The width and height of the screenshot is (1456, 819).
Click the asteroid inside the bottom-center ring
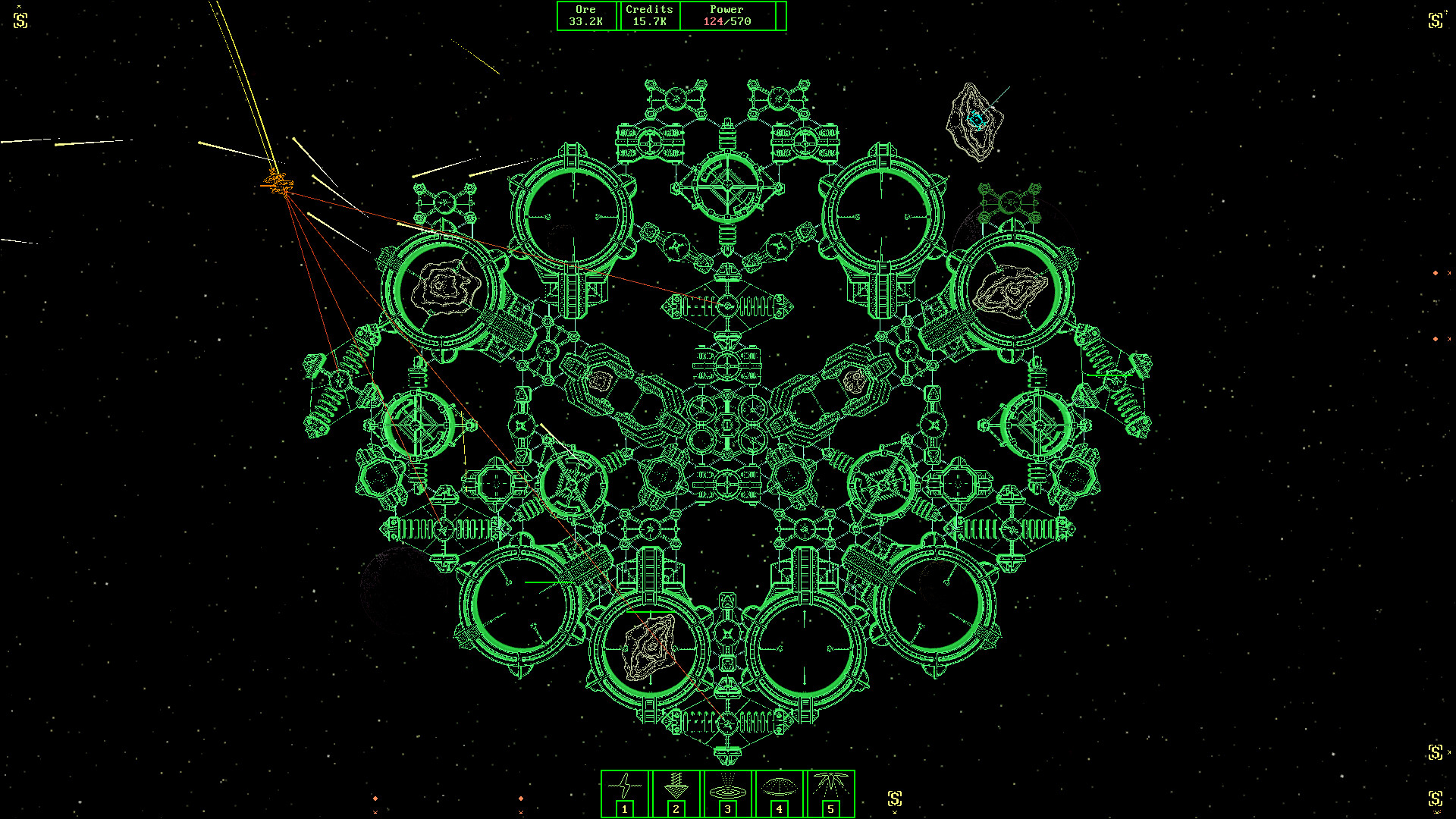tap(651, 648)
